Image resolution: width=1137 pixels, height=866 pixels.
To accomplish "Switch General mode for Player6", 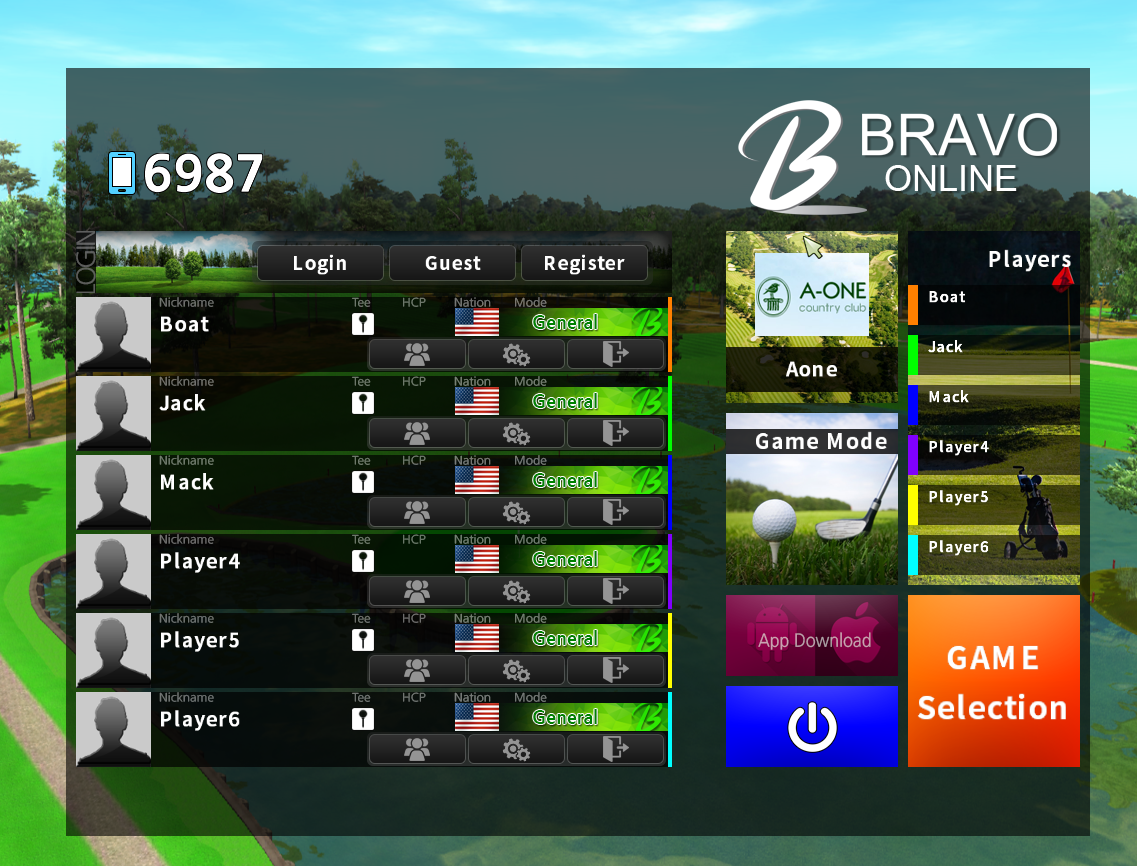I will coord(566,718).
